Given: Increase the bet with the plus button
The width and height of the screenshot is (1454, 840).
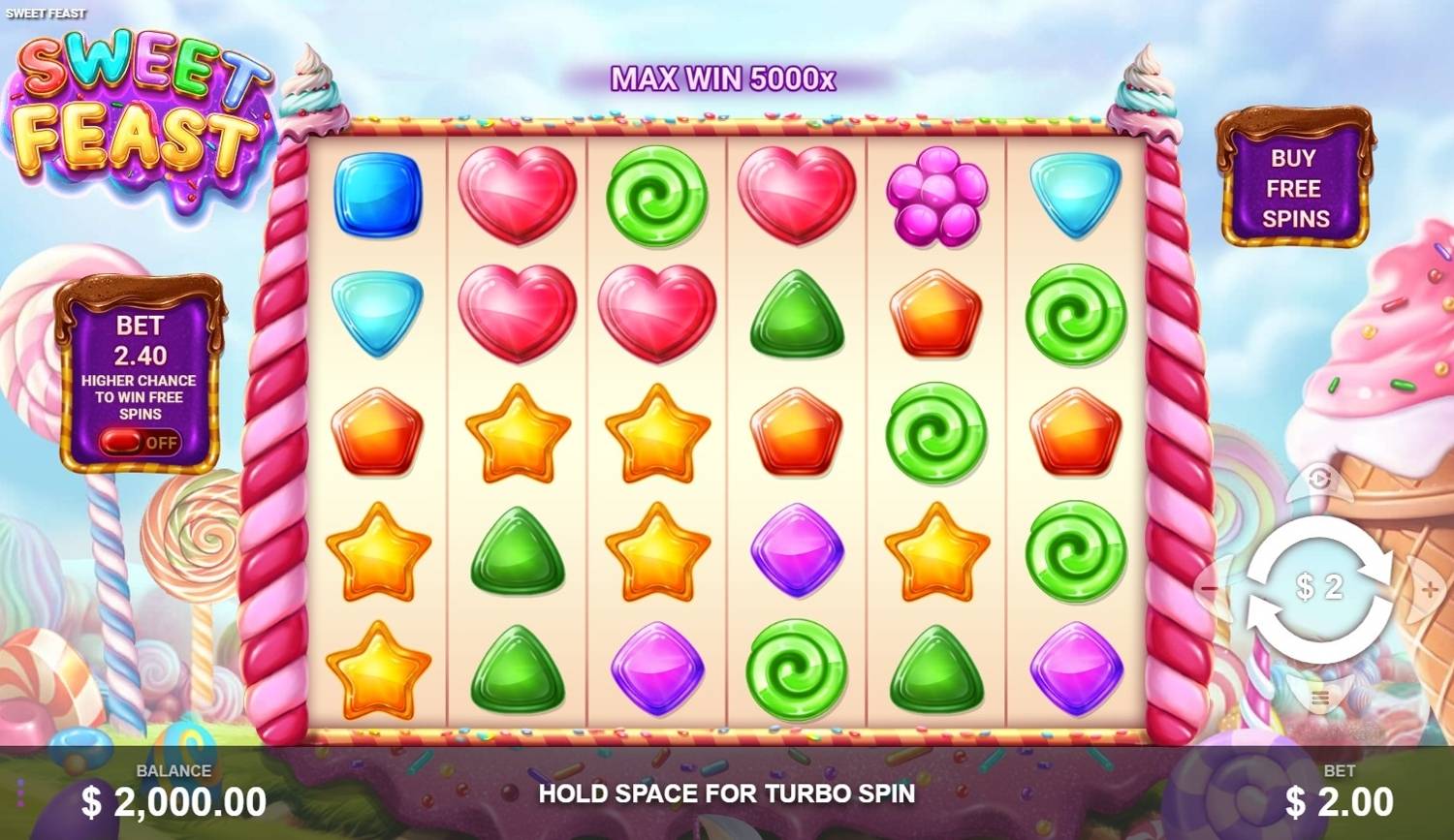Looking at the screenshot, I should click(x=1430, y=588).
